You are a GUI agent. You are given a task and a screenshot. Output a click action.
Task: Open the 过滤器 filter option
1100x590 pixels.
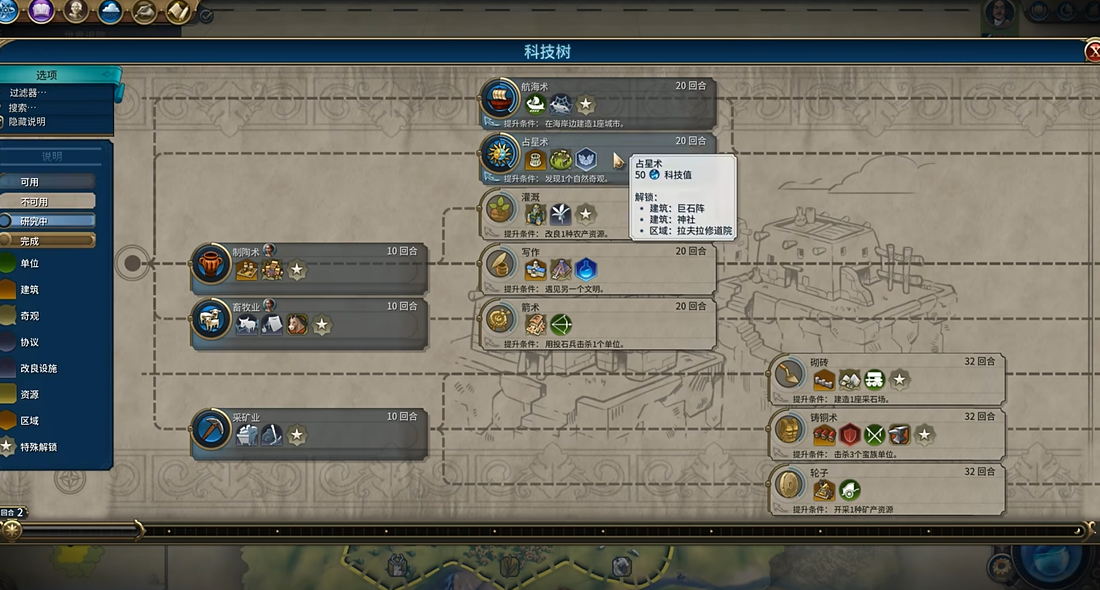point(28,93)
